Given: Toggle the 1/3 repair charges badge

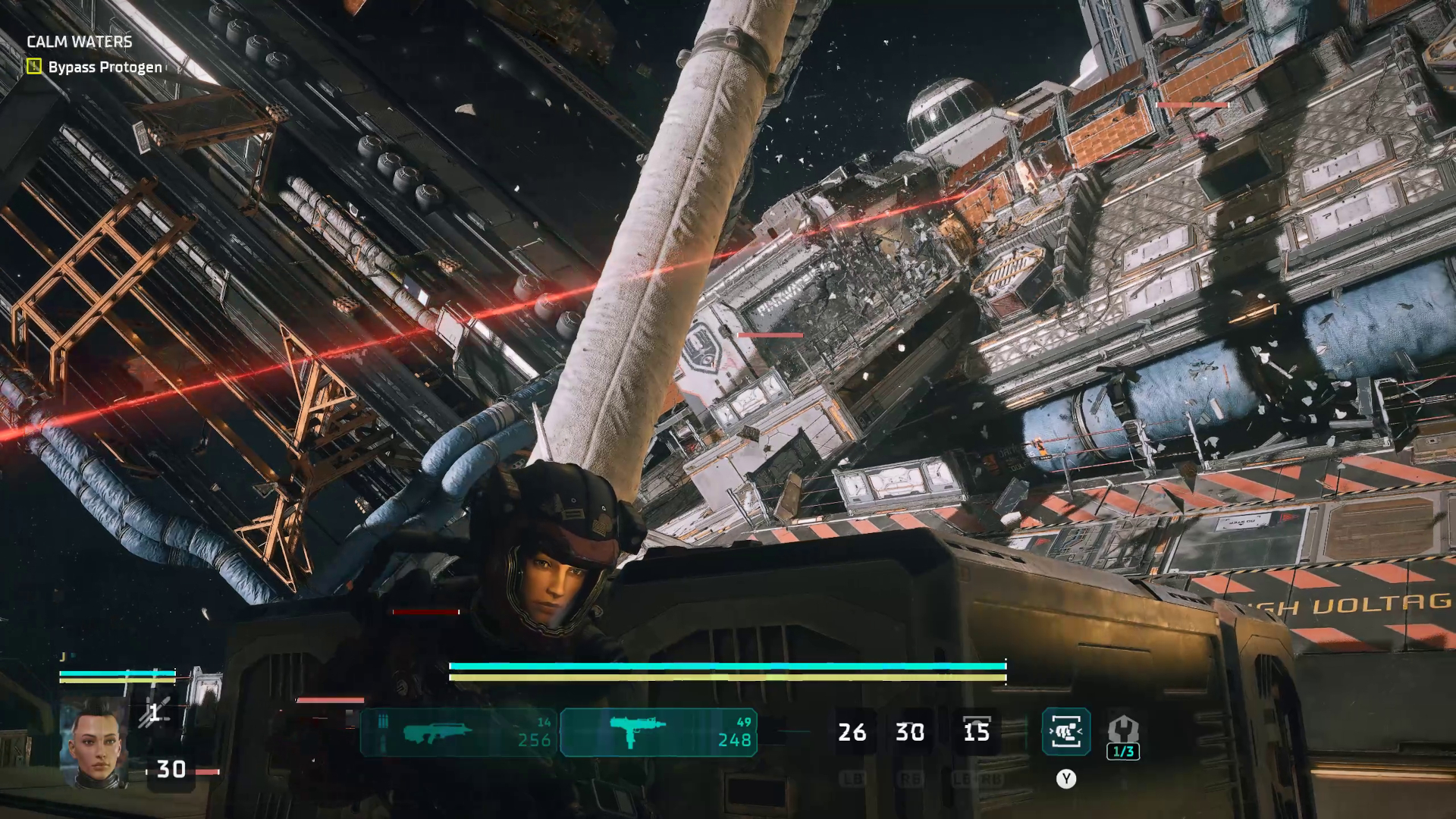Looking at the screenshot, I should (1122, 752).
